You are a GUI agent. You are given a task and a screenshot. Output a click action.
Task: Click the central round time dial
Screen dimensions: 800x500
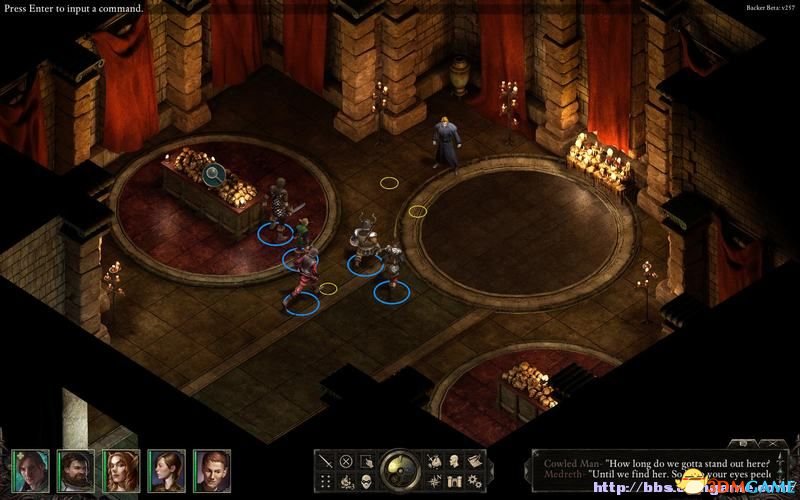click(400, 470)
